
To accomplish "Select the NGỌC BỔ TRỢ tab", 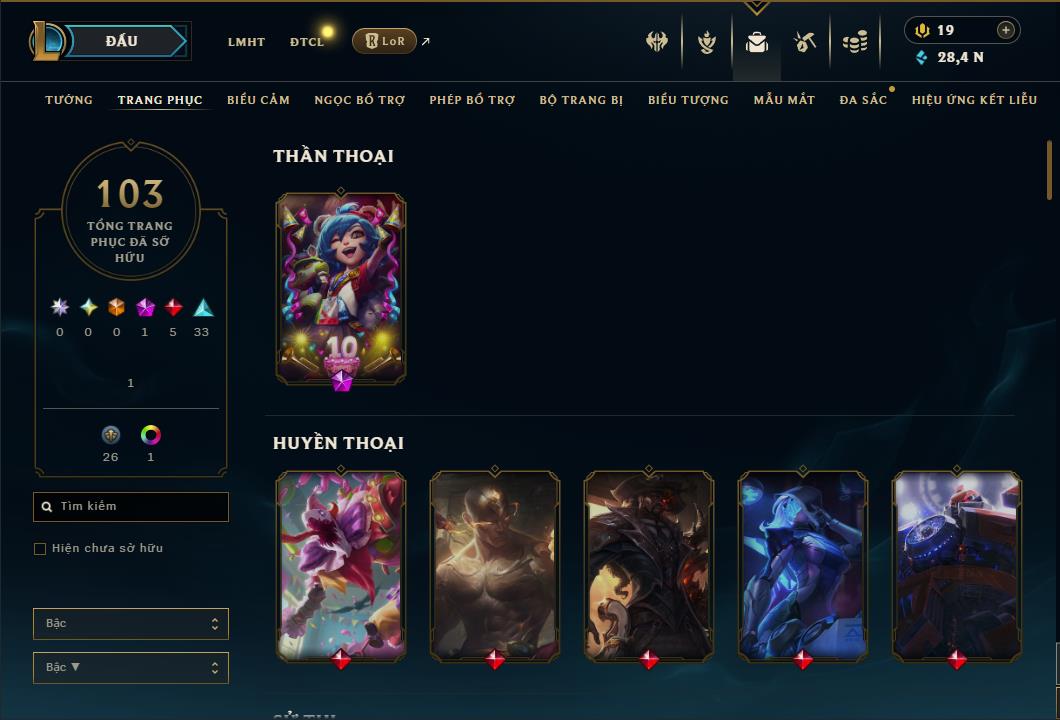I will pyautogui.click(x=360, y=100).
